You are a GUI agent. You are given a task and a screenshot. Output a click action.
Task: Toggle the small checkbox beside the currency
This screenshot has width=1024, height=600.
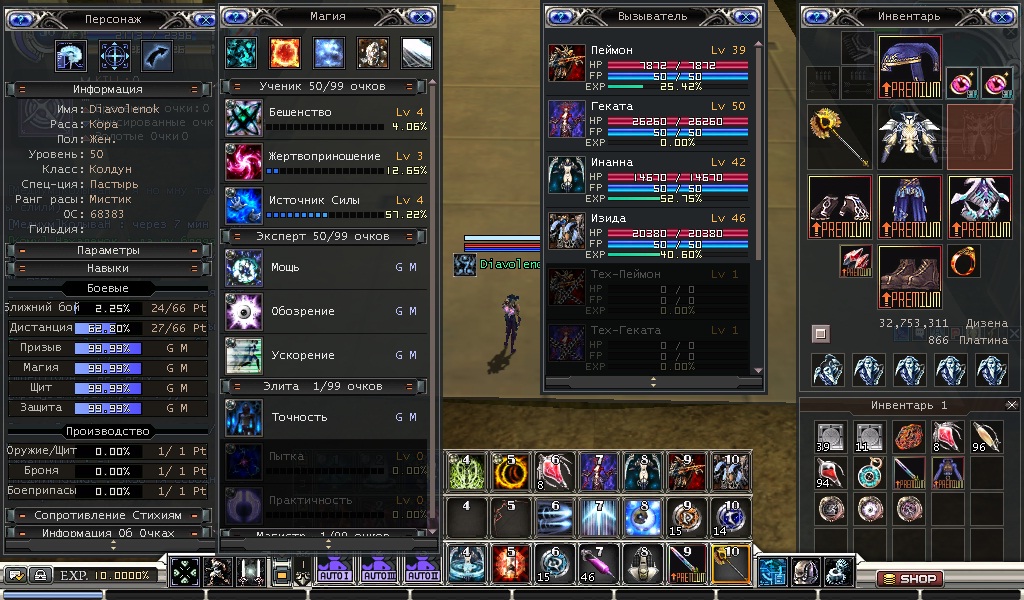coord(820,333)
